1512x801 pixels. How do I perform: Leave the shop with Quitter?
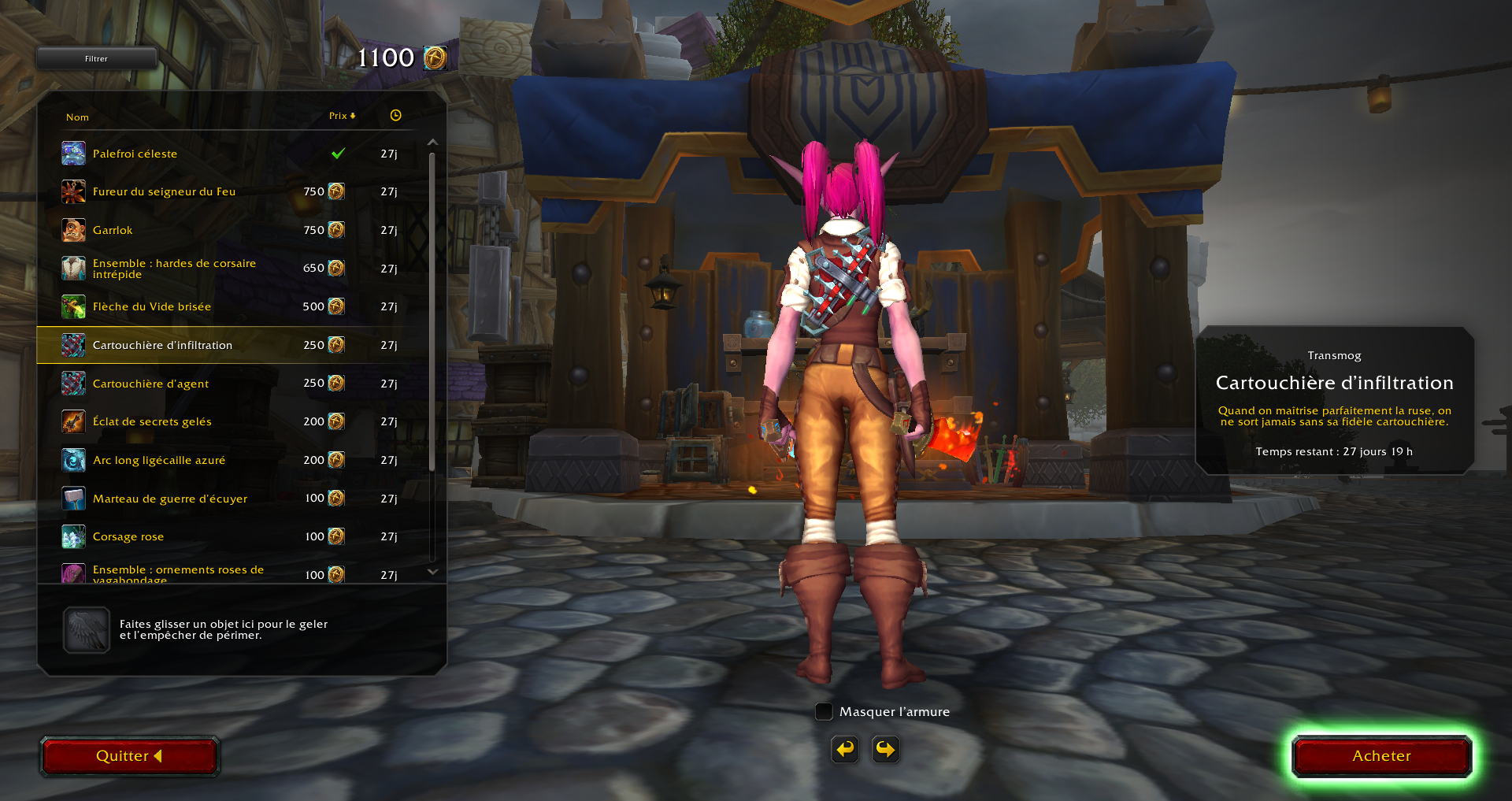point(129,756)
